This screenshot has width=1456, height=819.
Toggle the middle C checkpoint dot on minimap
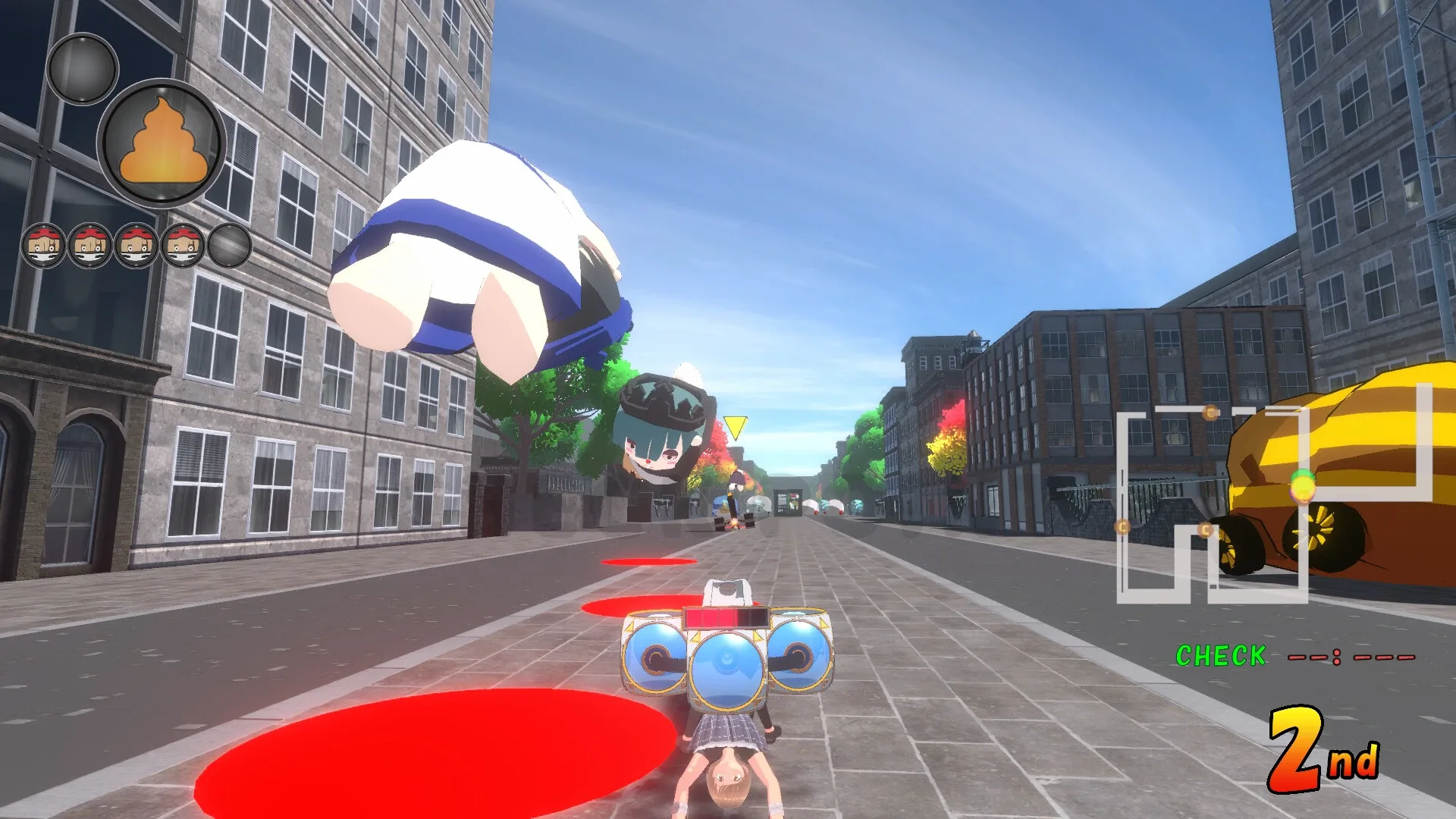[1204, 529]
